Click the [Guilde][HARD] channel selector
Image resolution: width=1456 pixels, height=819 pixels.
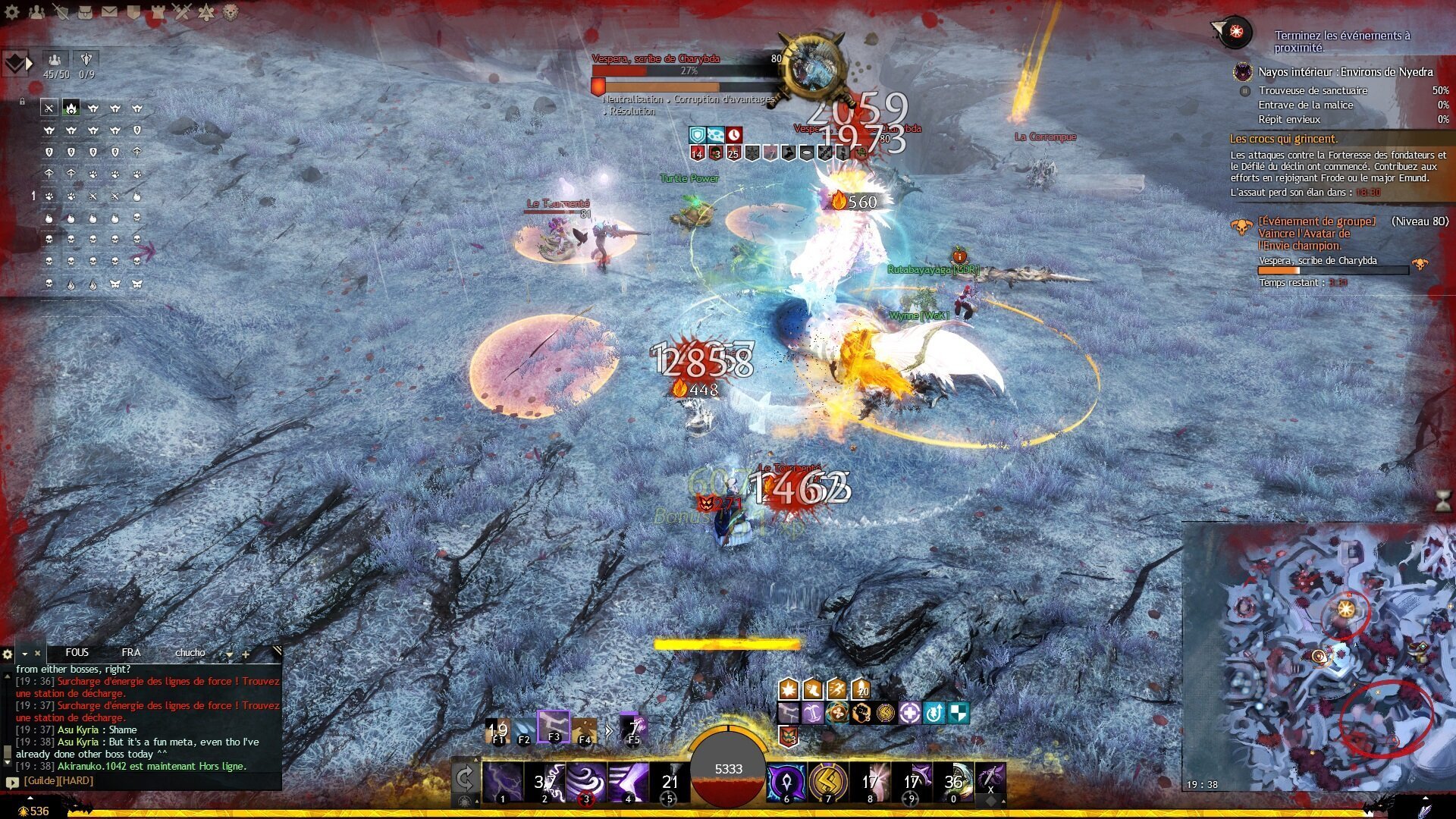coord(58,780)
